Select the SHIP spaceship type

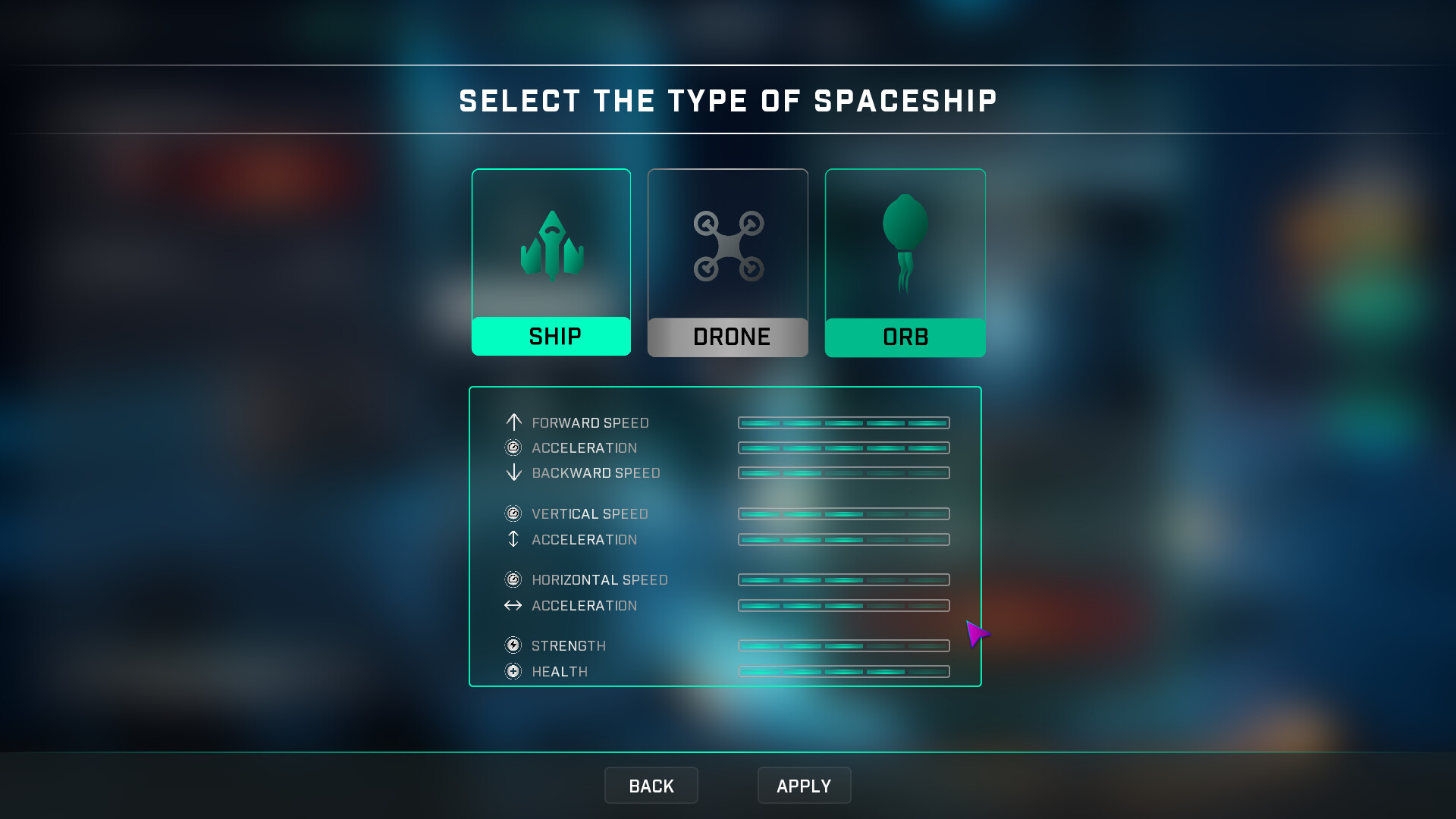coord(551,336)
